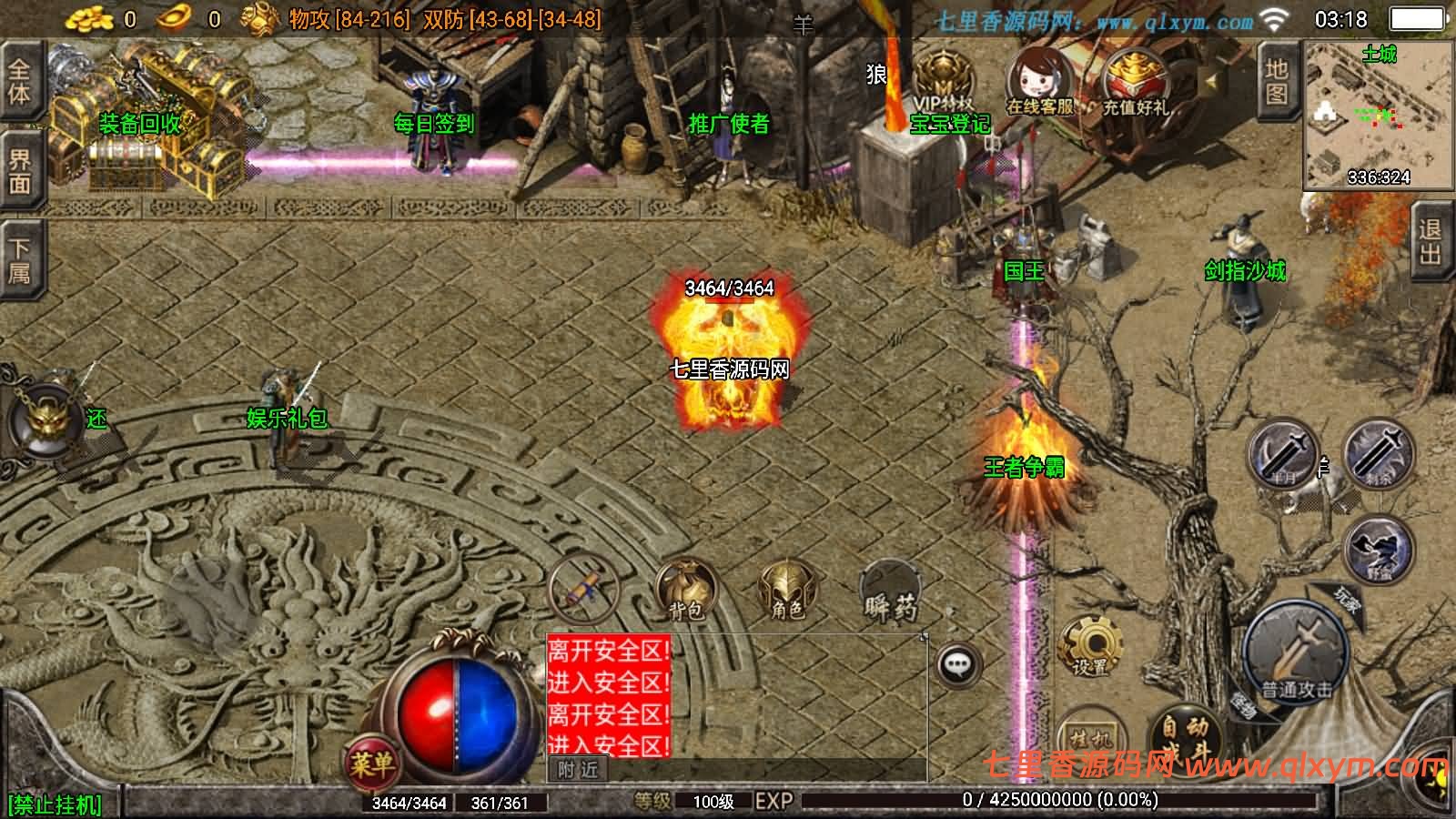Image resolution: width=1456 pixels, height=819 pixels.
Task: Open the 地图 map button
Action: click(x=1277, y=82)
